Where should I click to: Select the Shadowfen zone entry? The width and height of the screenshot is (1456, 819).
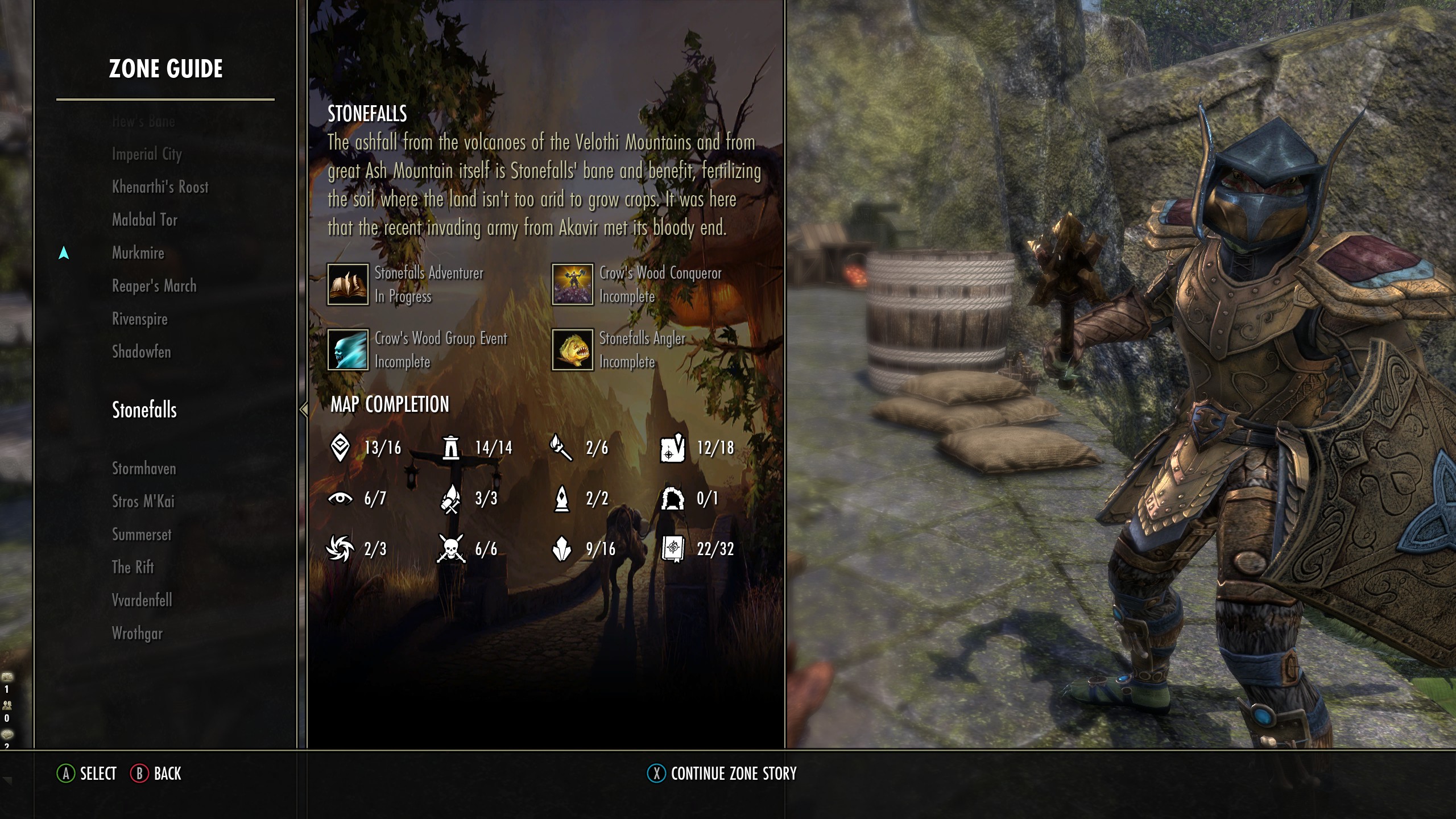coord(141,352)
